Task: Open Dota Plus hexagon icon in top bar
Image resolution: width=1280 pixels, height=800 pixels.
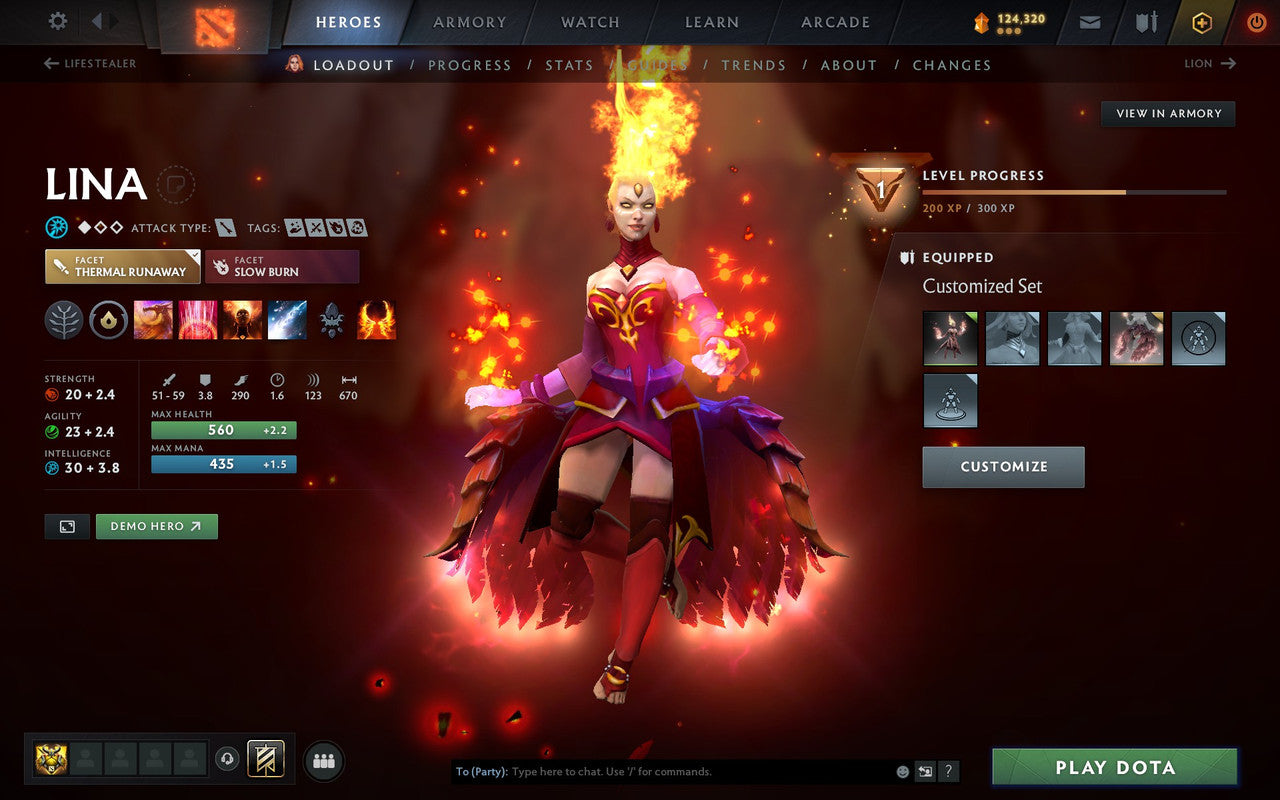Action: pos(1202,21)
